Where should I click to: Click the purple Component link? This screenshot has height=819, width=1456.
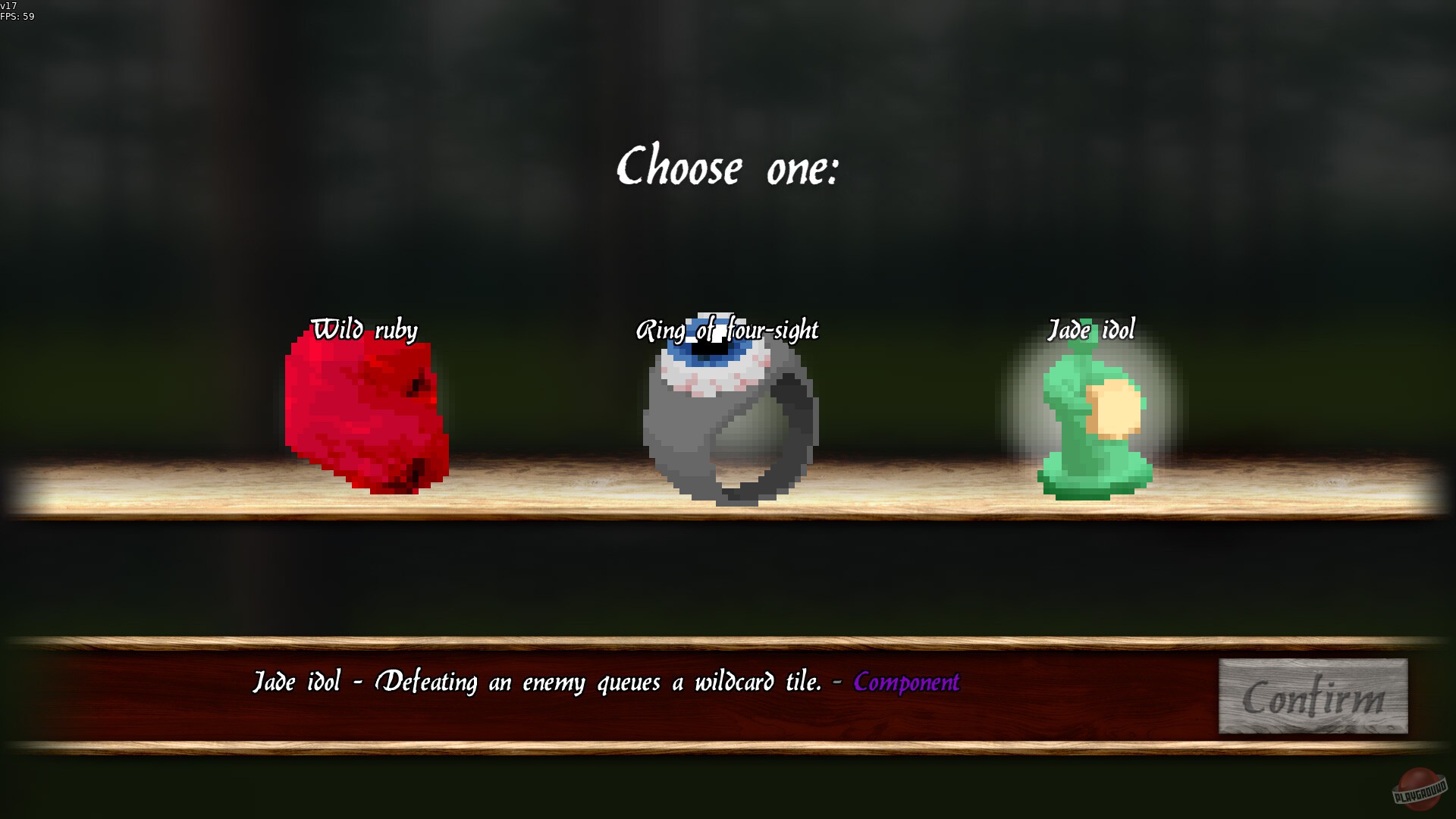(x=907, y=683)
